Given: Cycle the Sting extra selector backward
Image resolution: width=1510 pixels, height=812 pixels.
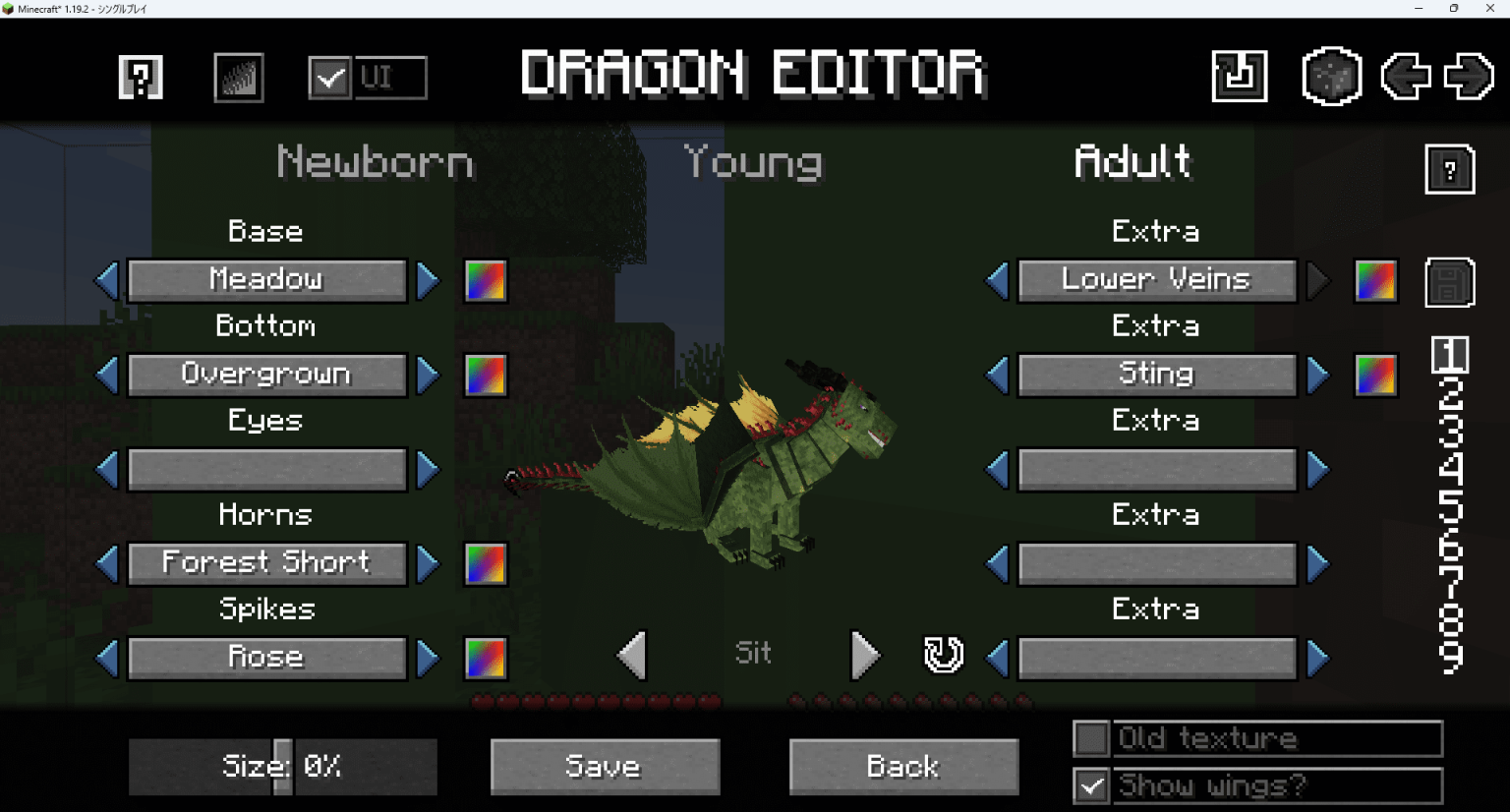Looking at the screenshot, I should 996,374.
